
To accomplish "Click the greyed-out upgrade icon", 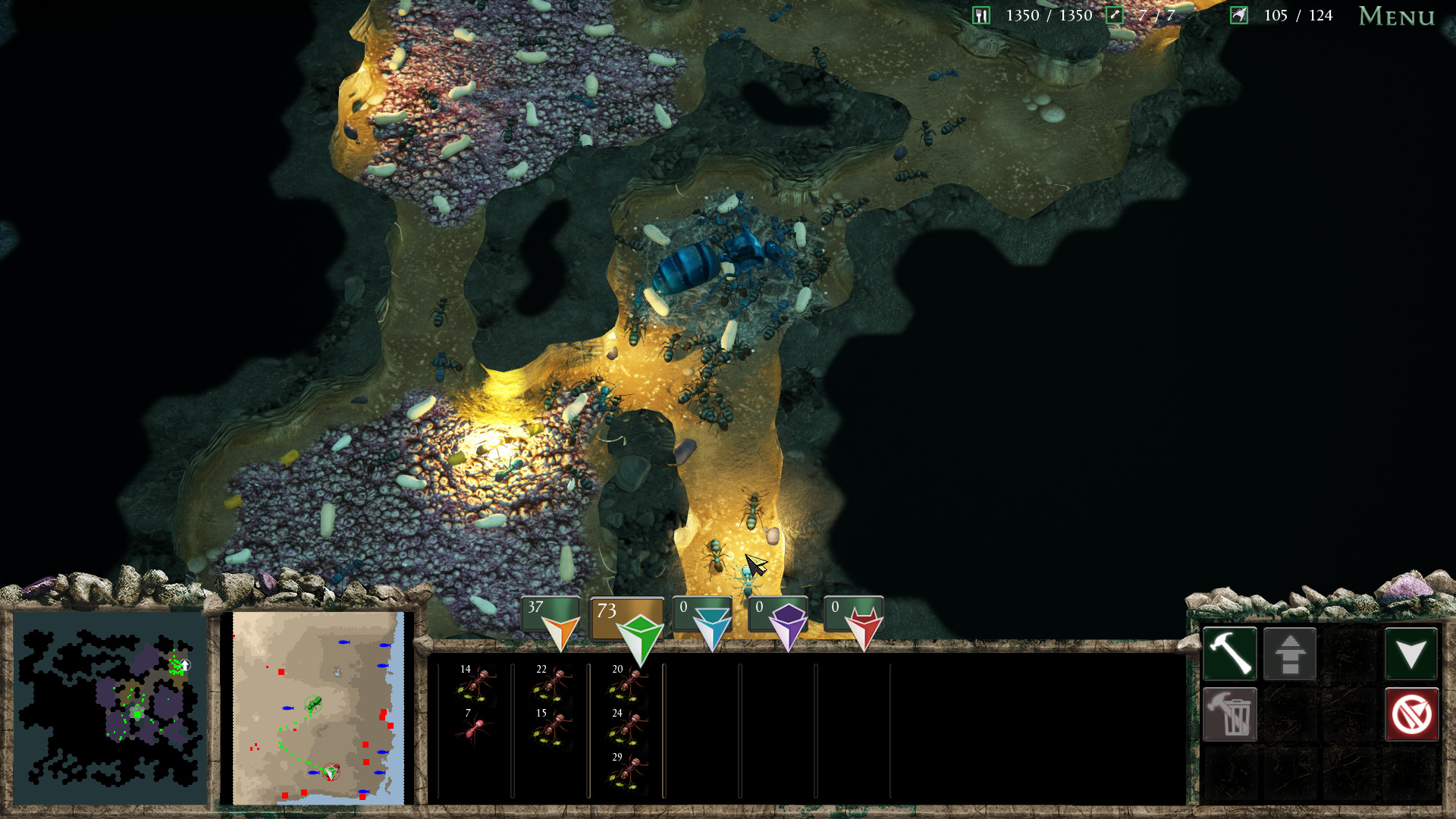I will point(1289,652).
